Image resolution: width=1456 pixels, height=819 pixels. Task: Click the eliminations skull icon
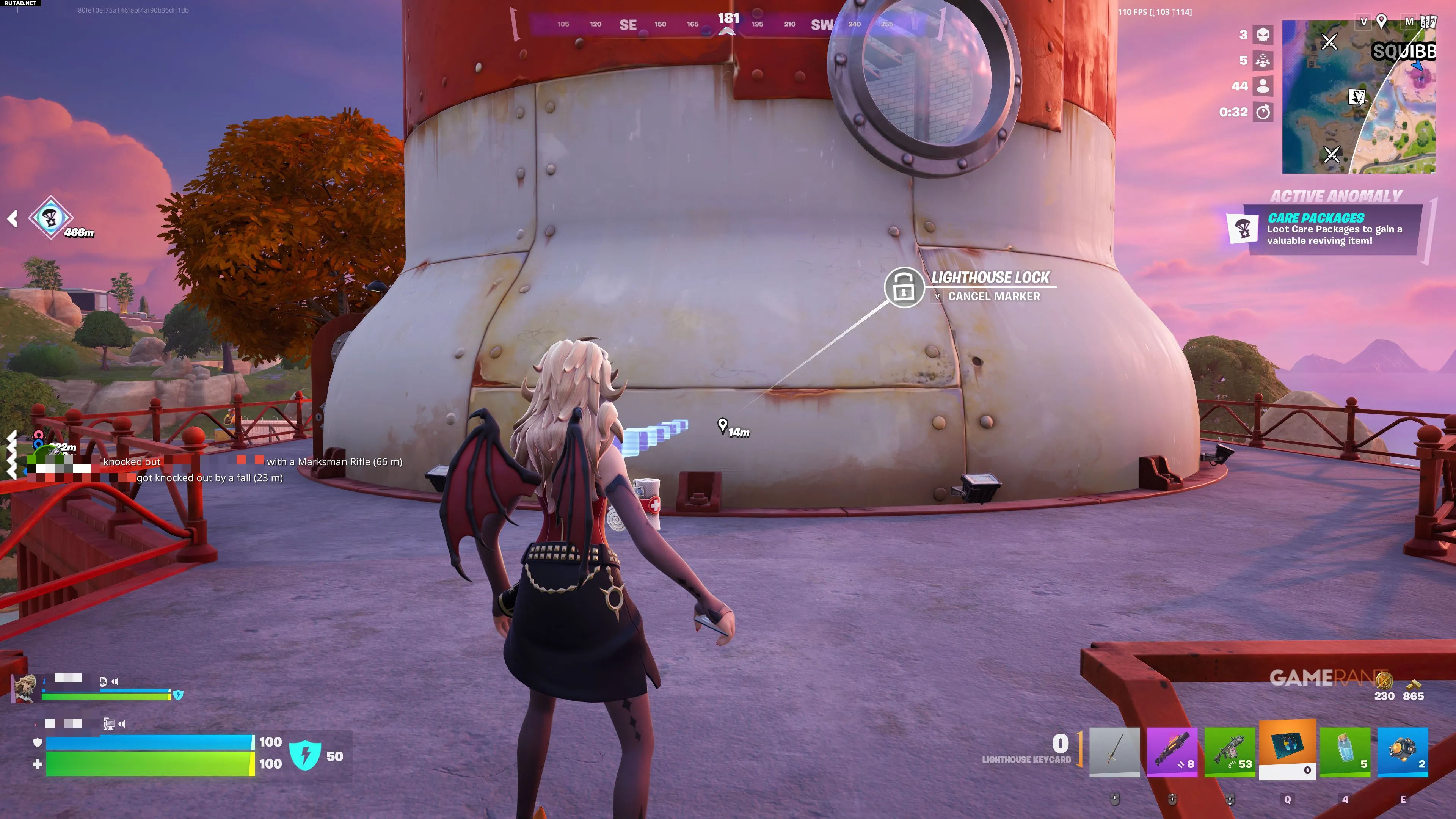[x=1263, y=35]
